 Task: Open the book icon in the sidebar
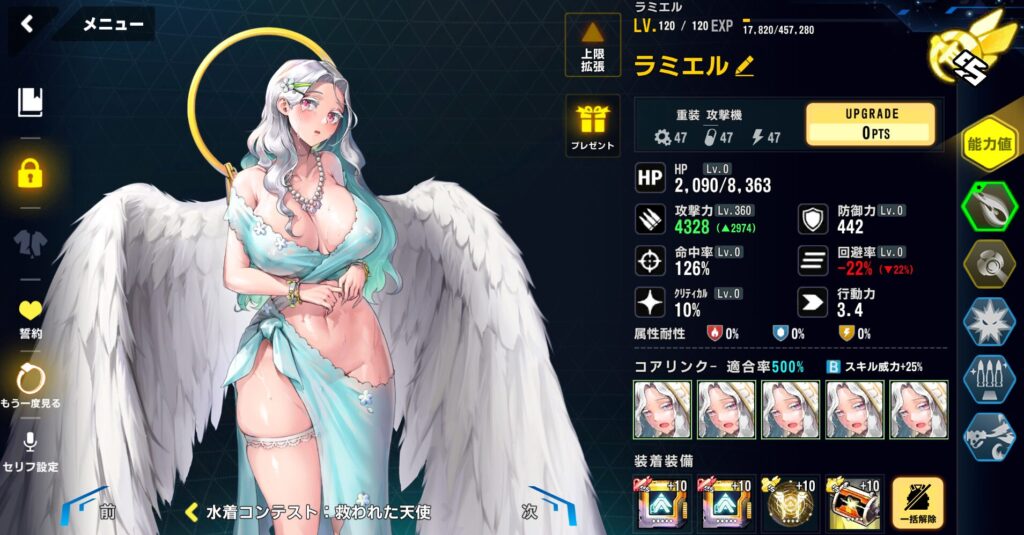pos(30,102)
